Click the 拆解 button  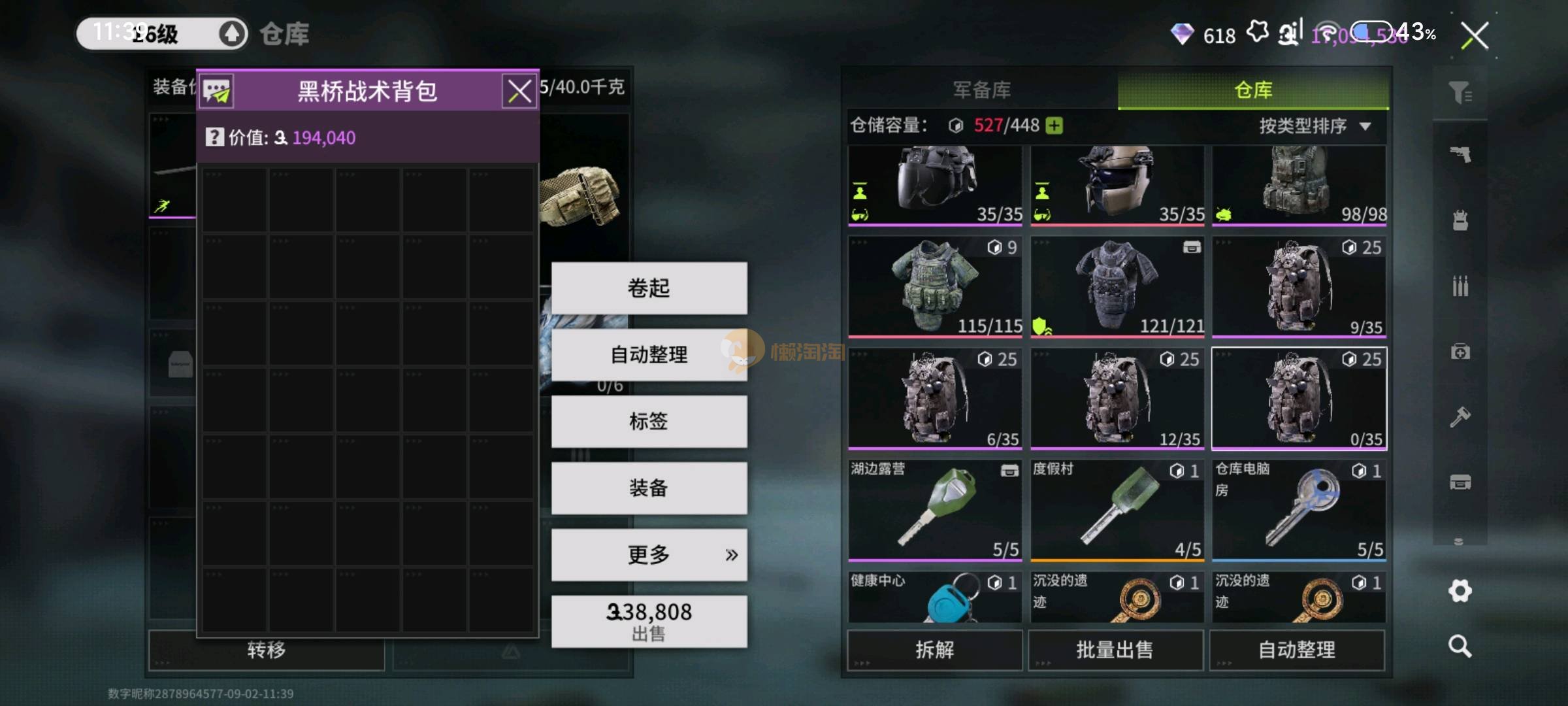[x=934, y=650]
